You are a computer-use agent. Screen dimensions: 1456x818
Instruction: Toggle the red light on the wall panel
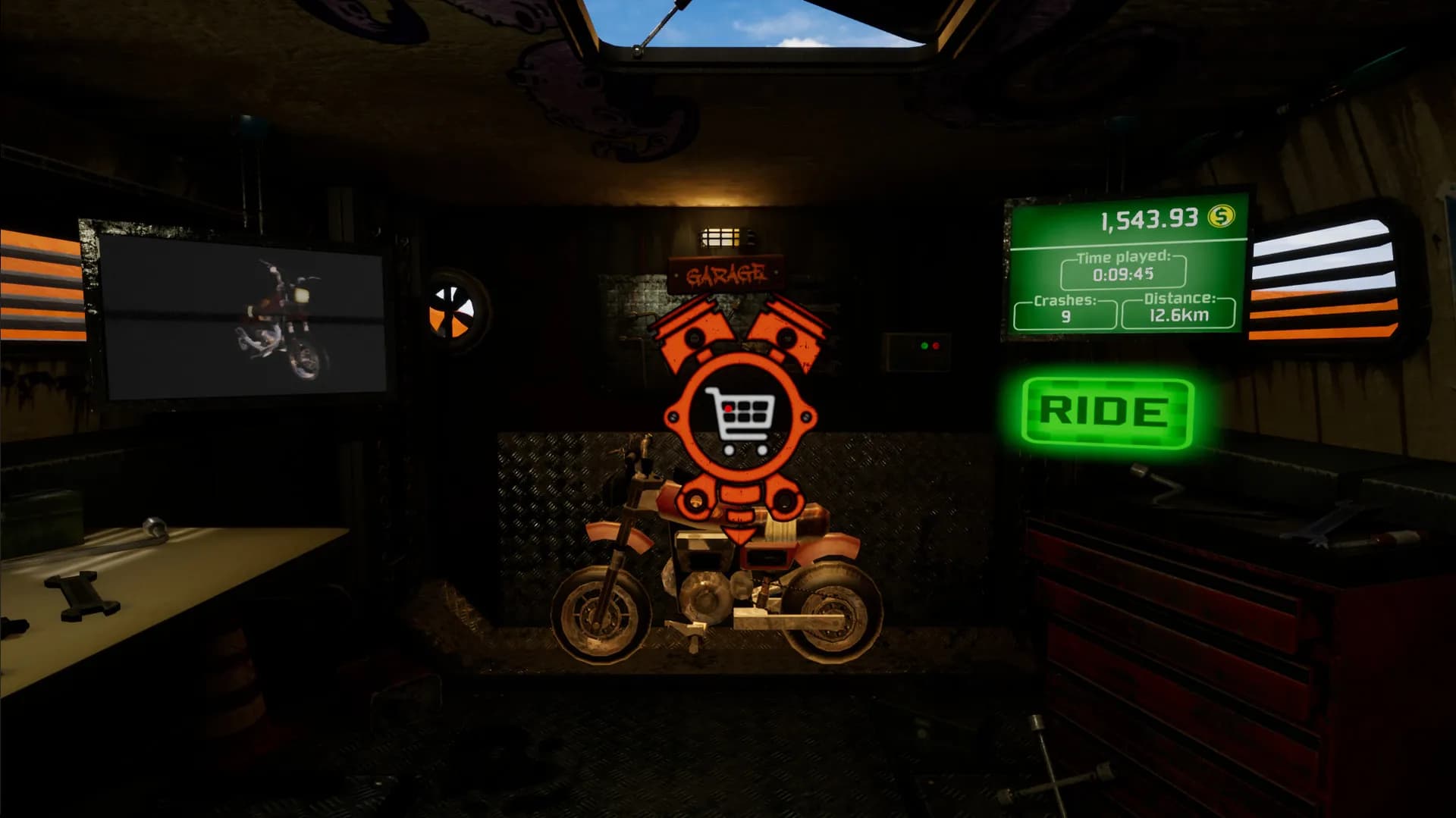click(937, 346)
